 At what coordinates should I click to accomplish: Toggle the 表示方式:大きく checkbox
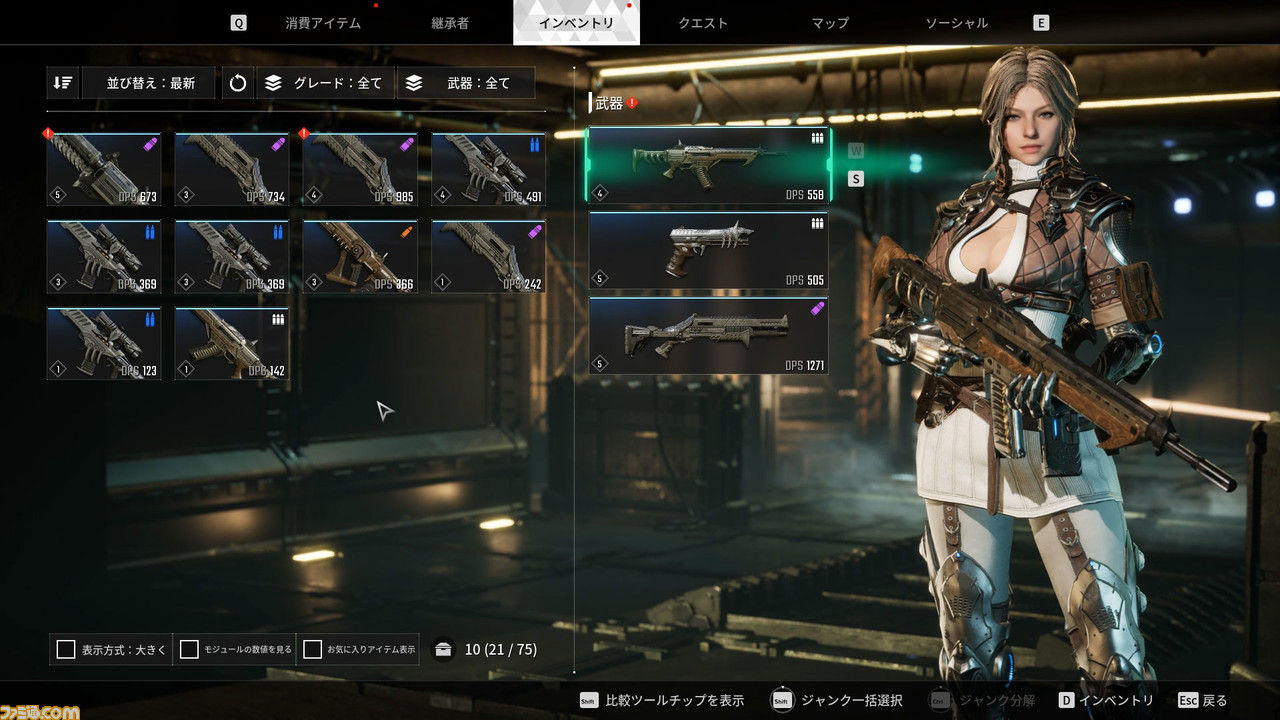point(66,650)
